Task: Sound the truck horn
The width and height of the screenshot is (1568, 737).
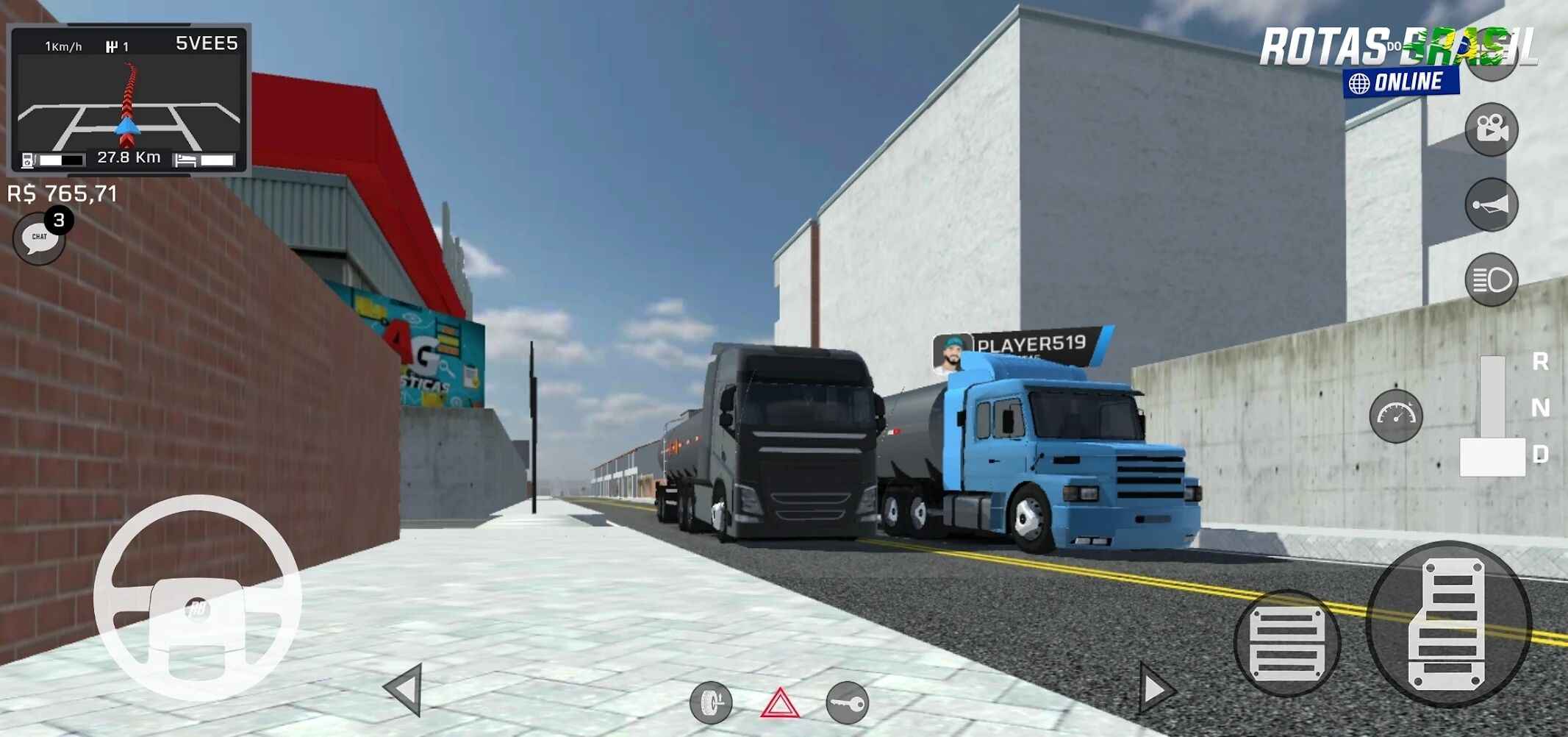Action: [1491, 204]
